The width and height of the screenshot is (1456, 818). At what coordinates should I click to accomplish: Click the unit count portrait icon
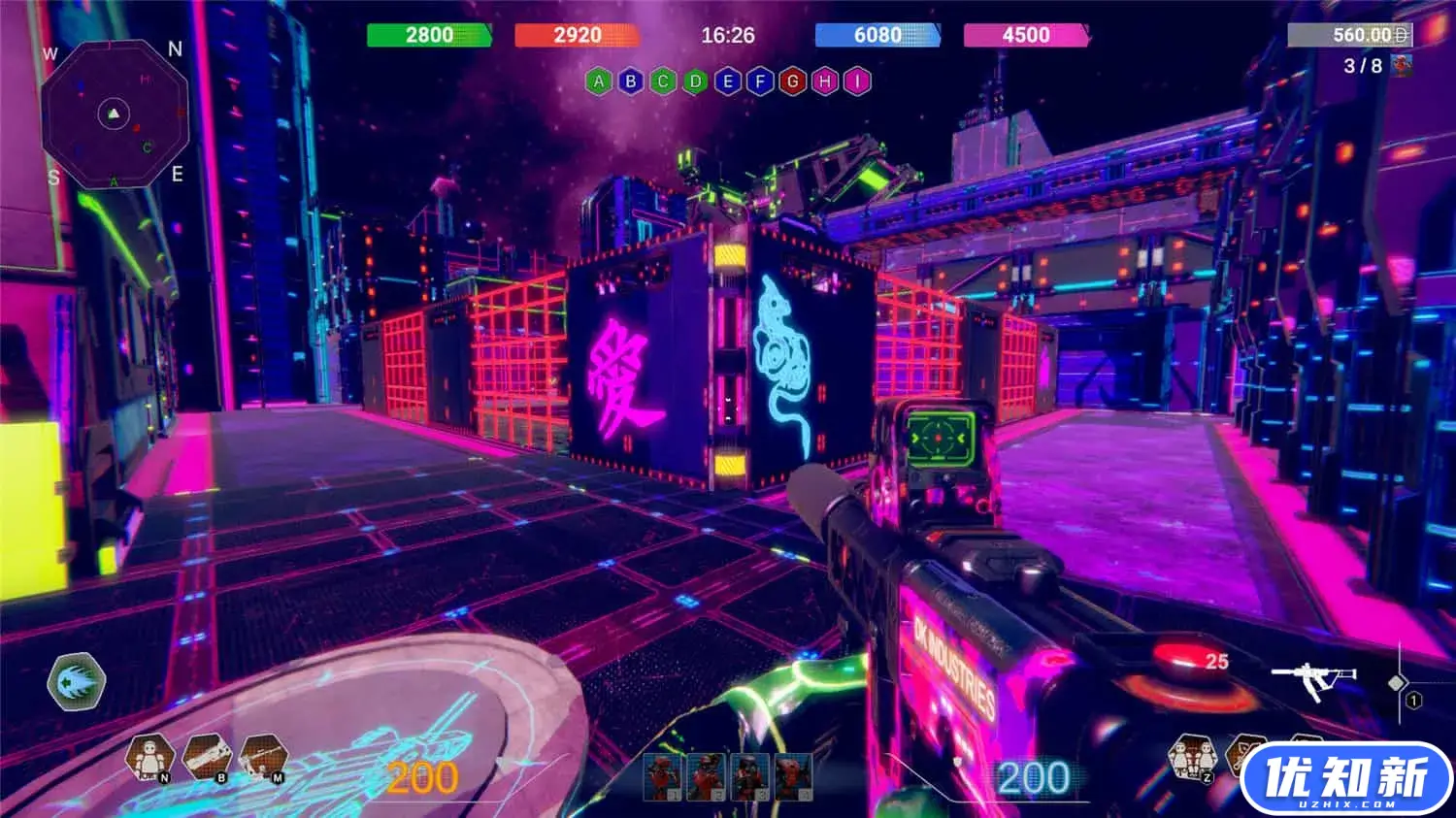pyautogui.click(x=1401, y=65)
